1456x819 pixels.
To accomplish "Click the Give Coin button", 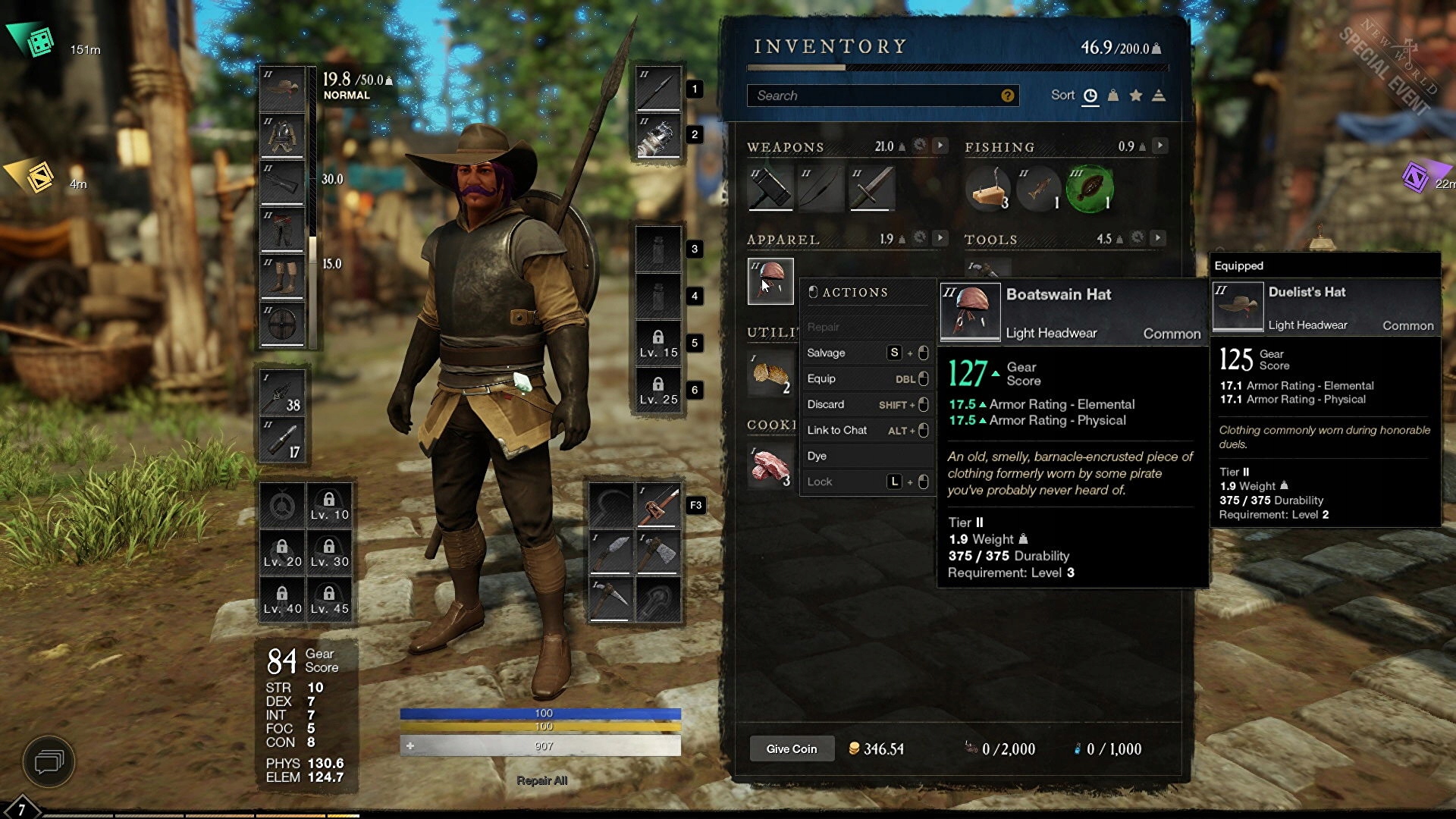I will click(x=791, y=749).
